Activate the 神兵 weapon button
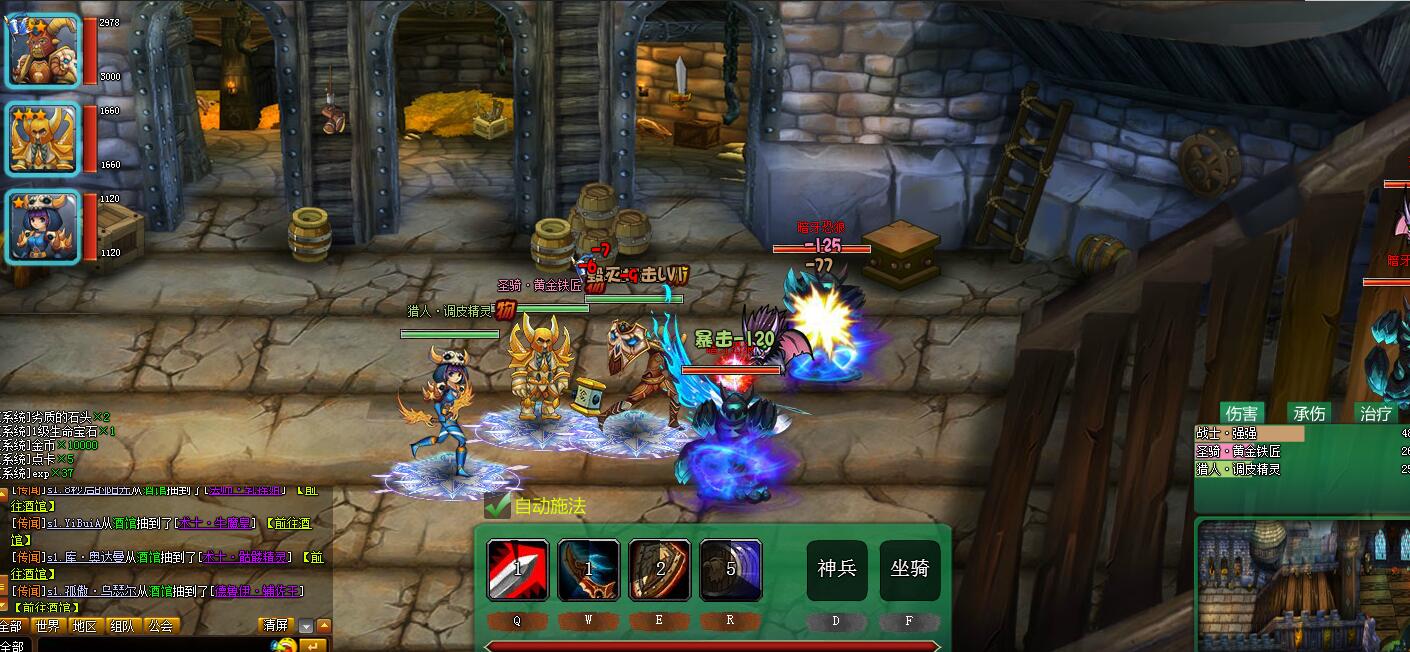Viewport: 1410px width, 652px height. (x=837, y=570)
